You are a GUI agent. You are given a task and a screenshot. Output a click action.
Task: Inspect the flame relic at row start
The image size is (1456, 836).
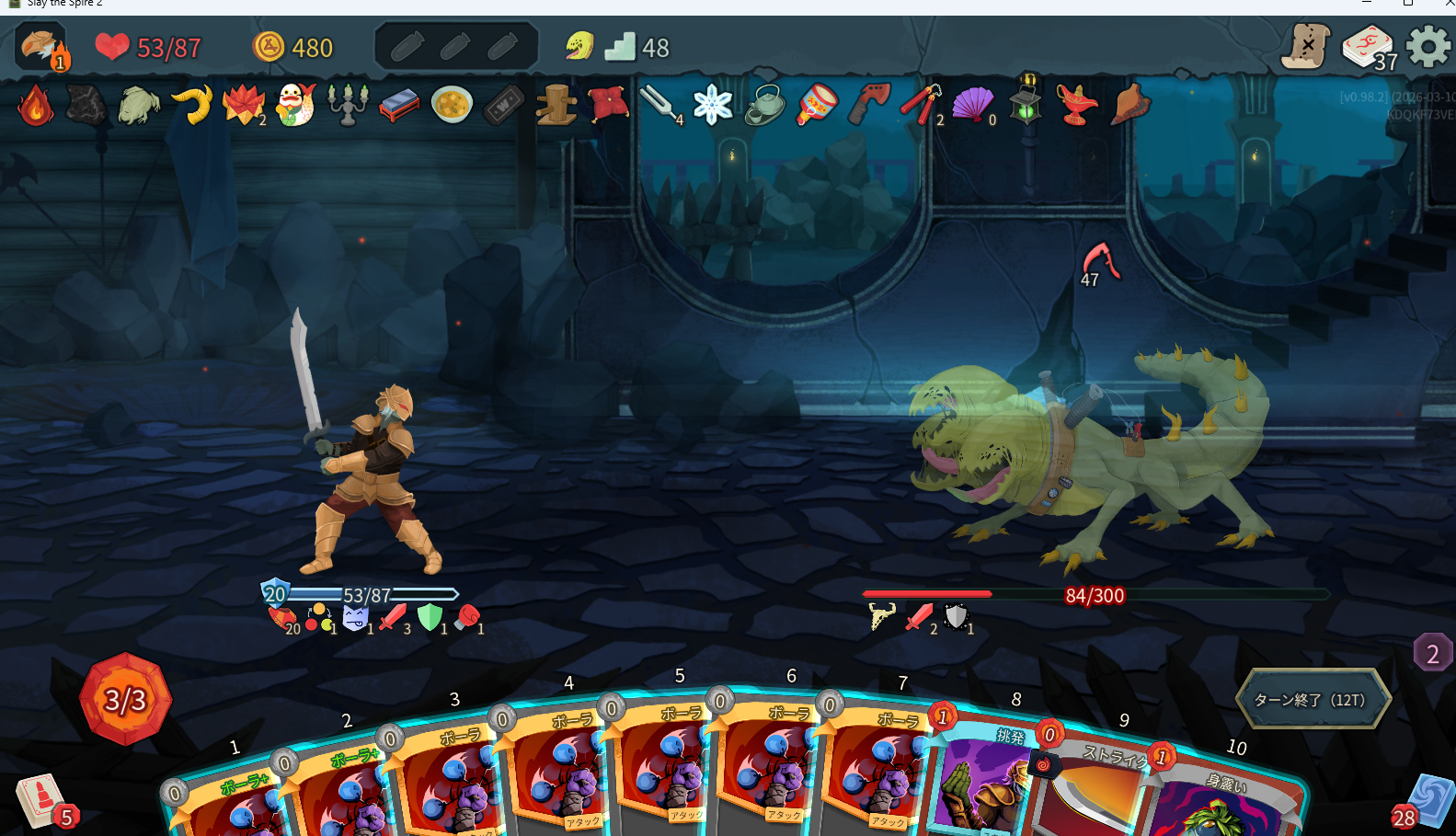click(35, 106)
